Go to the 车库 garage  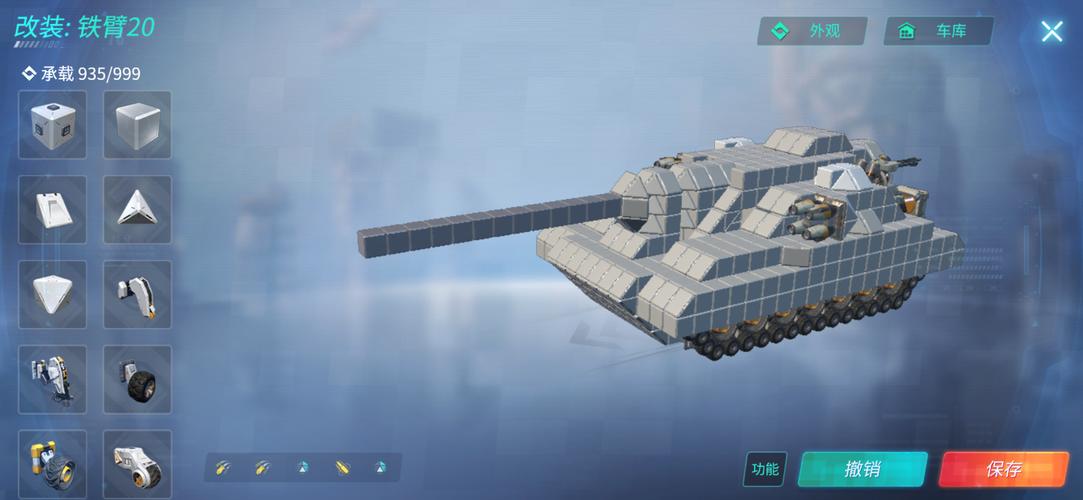(937, 31)
